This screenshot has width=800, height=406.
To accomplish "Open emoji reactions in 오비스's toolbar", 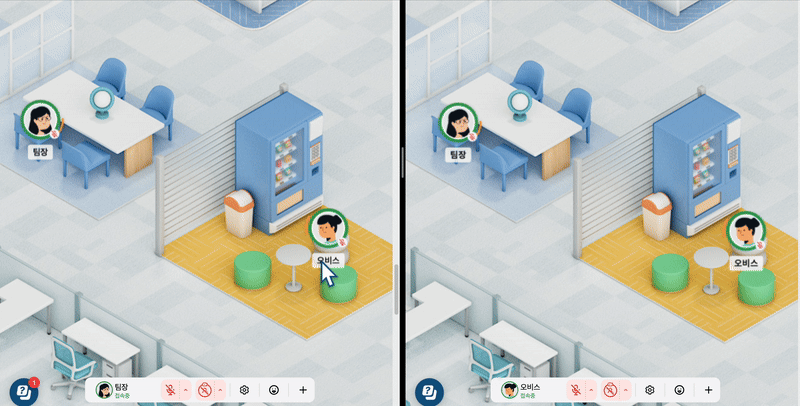I will coord(679,389).
